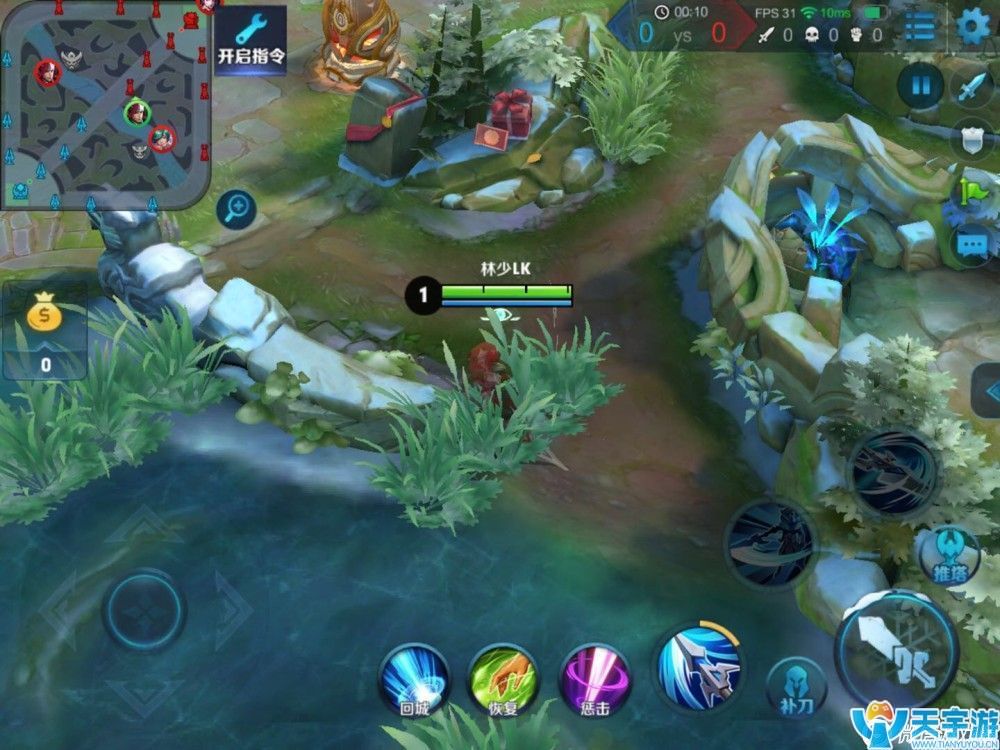Image resolution: width=1000 pixels, height=750 pixels.
Task: Open the settings gear
Action: 972,27
